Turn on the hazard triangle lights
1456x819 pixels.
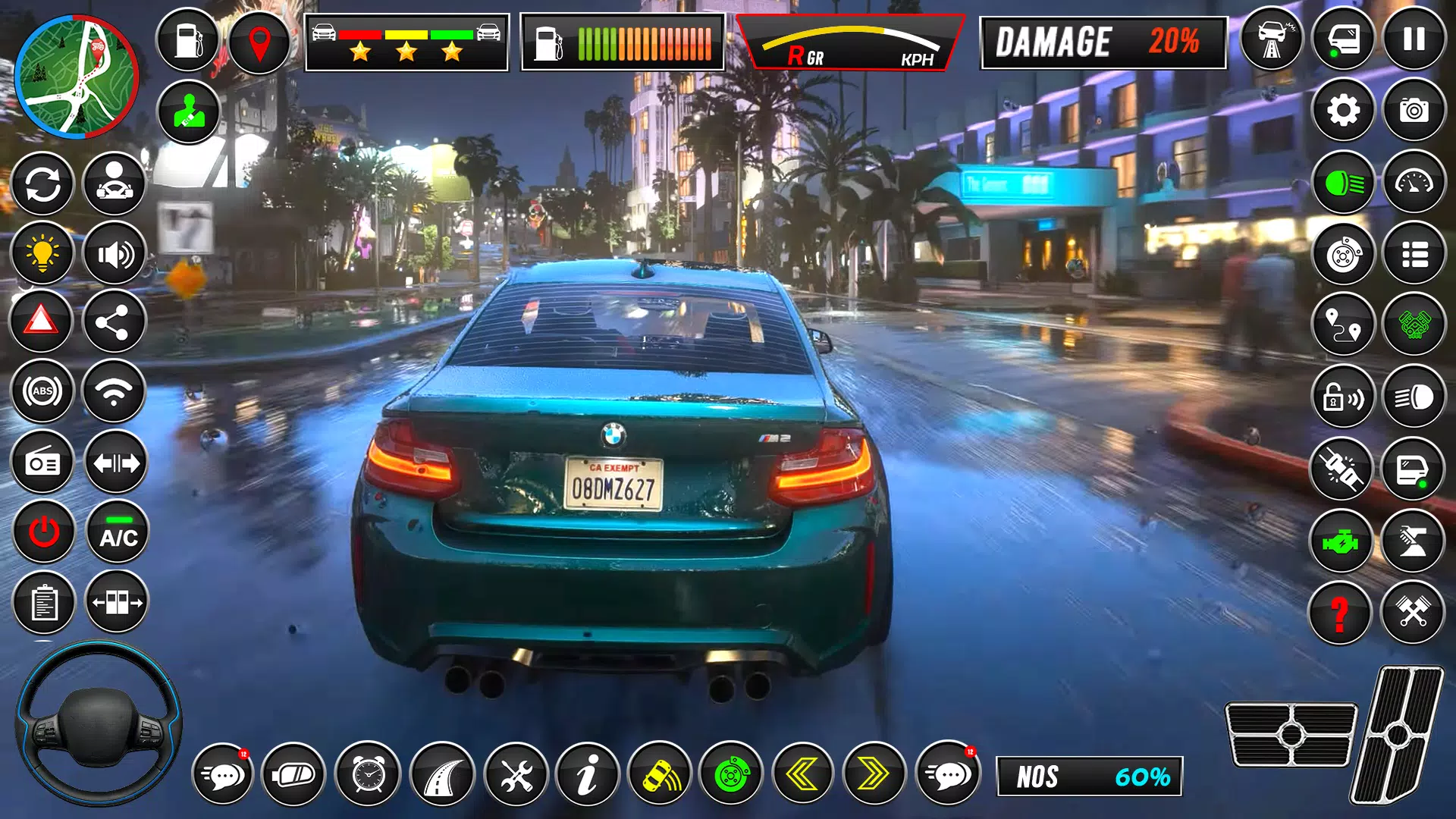tap(42, 322)
